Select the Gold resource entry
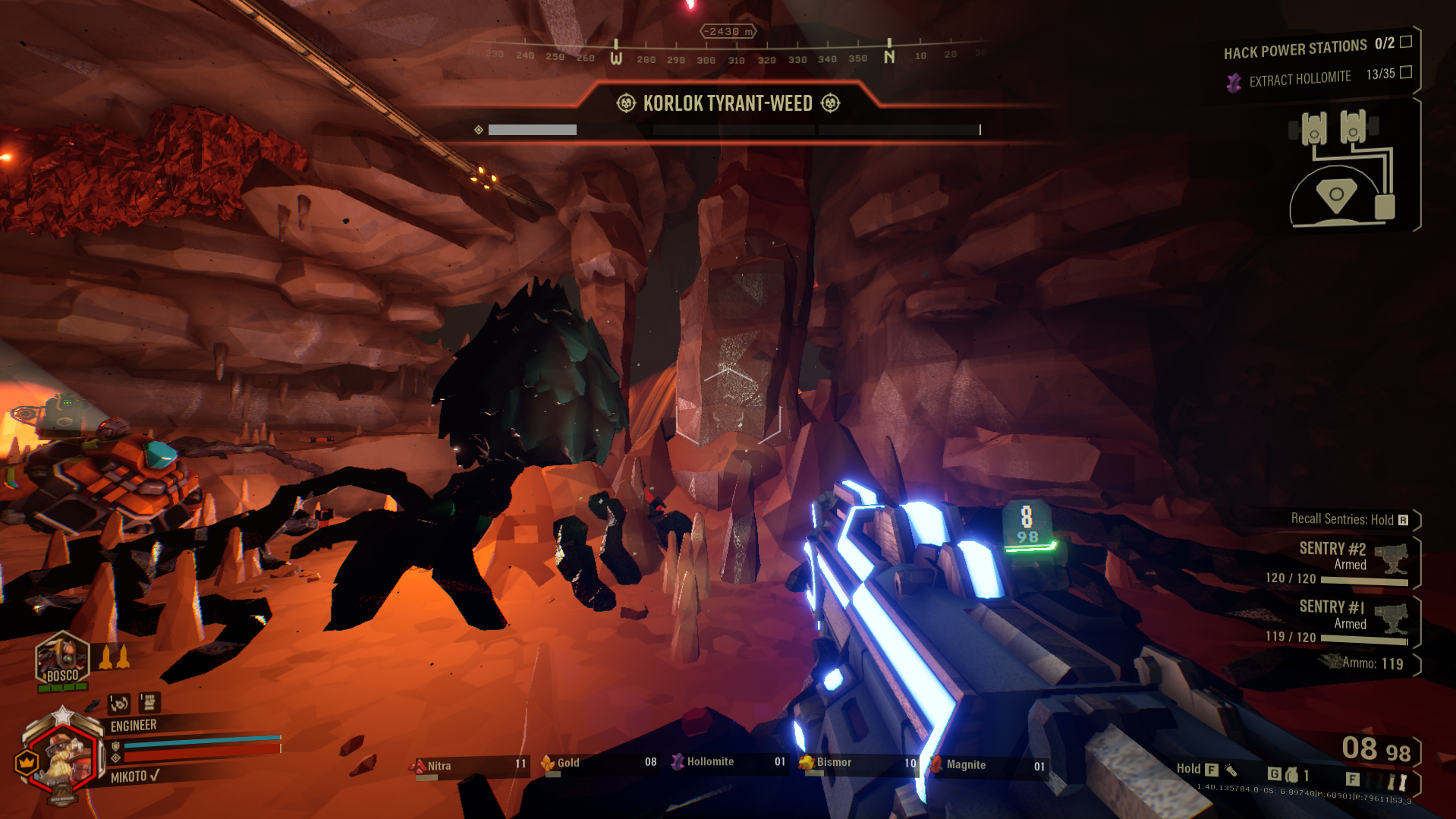The width and height of the screenshot is (1456, 819). pos(599,763)
